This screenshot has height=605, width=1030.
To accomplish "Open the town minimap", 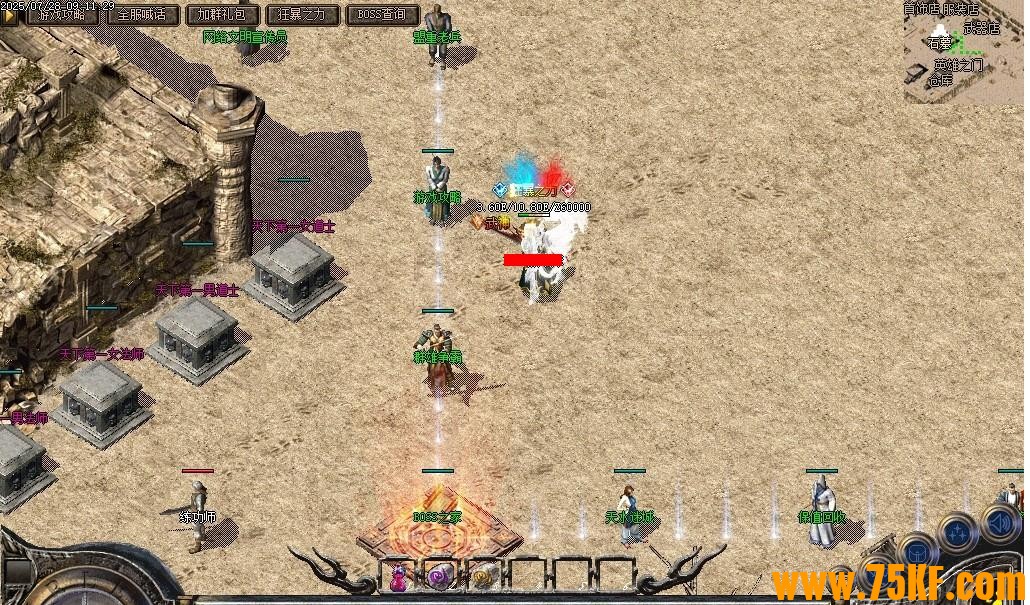I will coord(963,52).
